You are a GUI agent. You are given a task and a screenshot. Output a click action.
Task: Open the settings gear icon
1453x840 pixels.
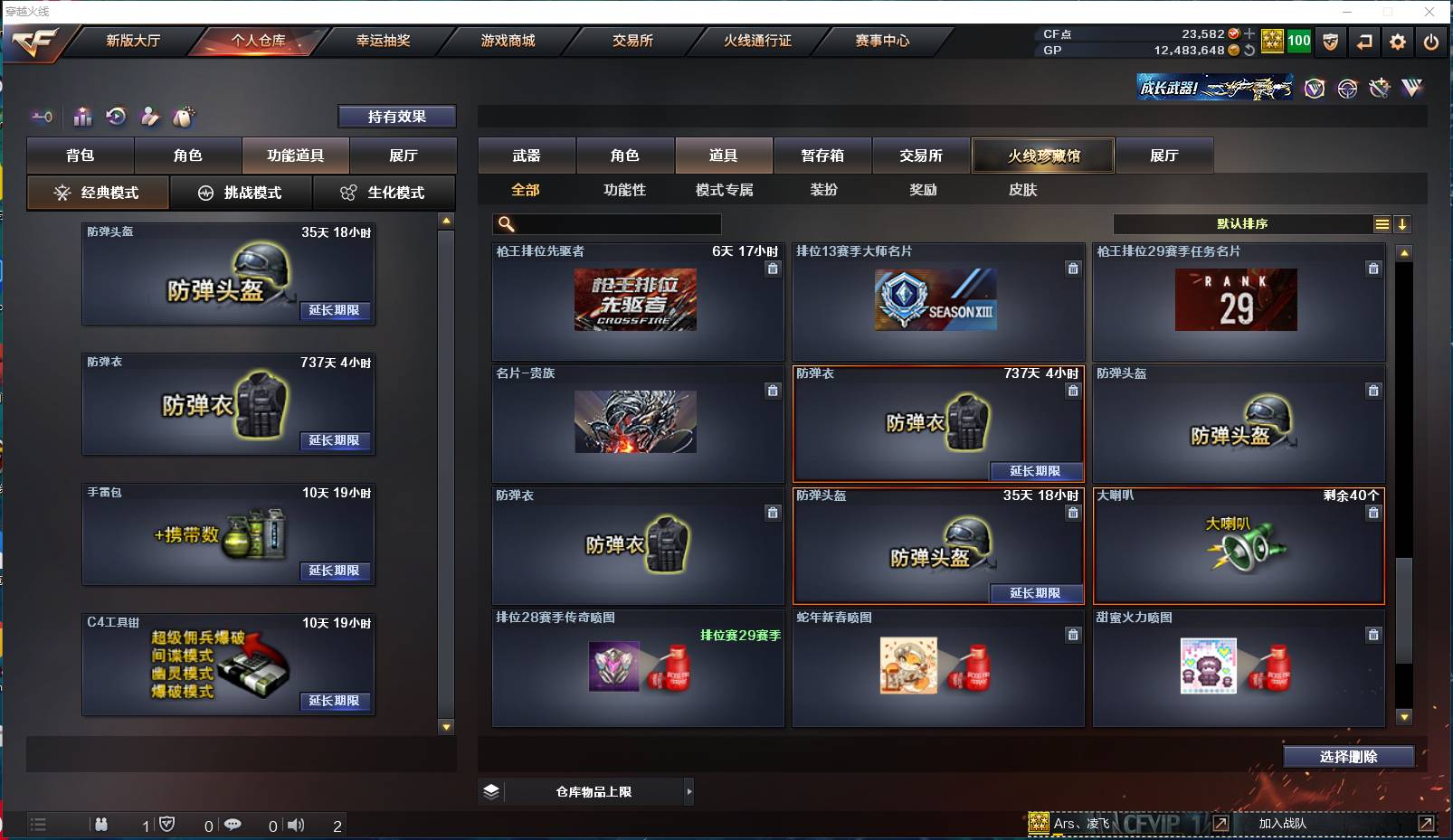pos(1397,42)
